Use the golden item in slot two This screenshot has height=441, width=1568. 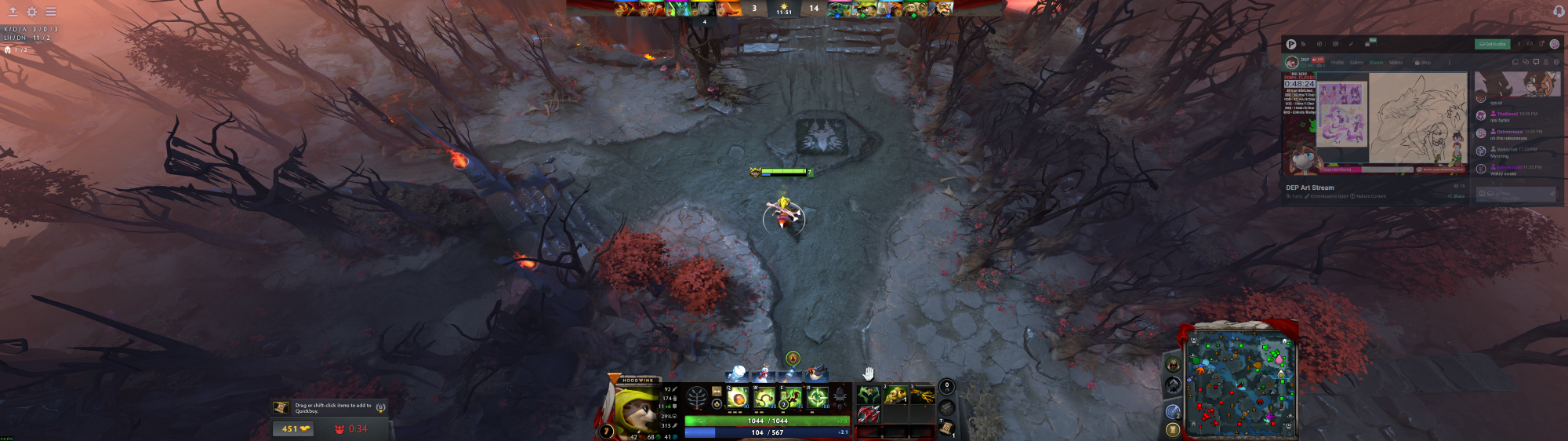(895, 394)
